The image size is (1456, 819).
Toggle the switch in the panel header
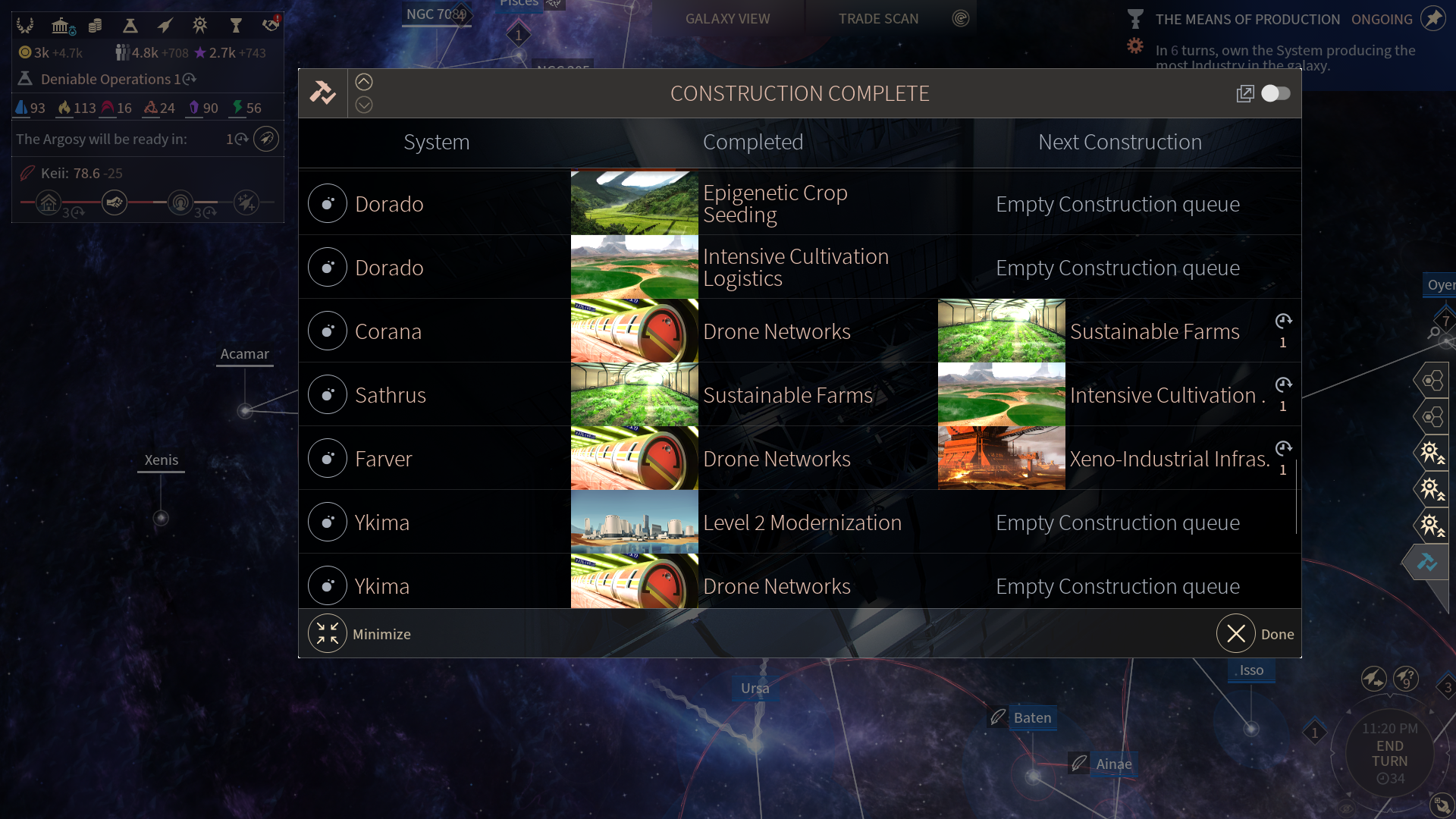point(1276,93)
